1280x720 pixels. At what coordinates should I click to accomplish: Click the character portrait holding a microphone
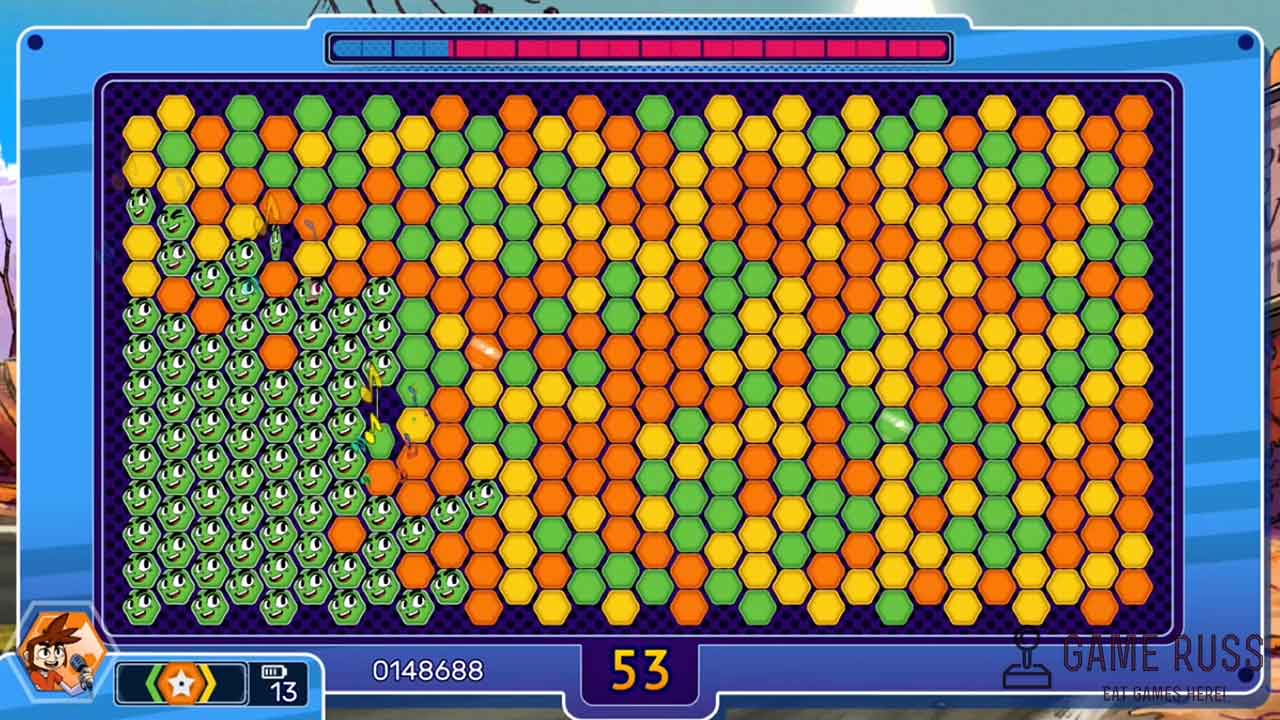(x=62, y=652)
